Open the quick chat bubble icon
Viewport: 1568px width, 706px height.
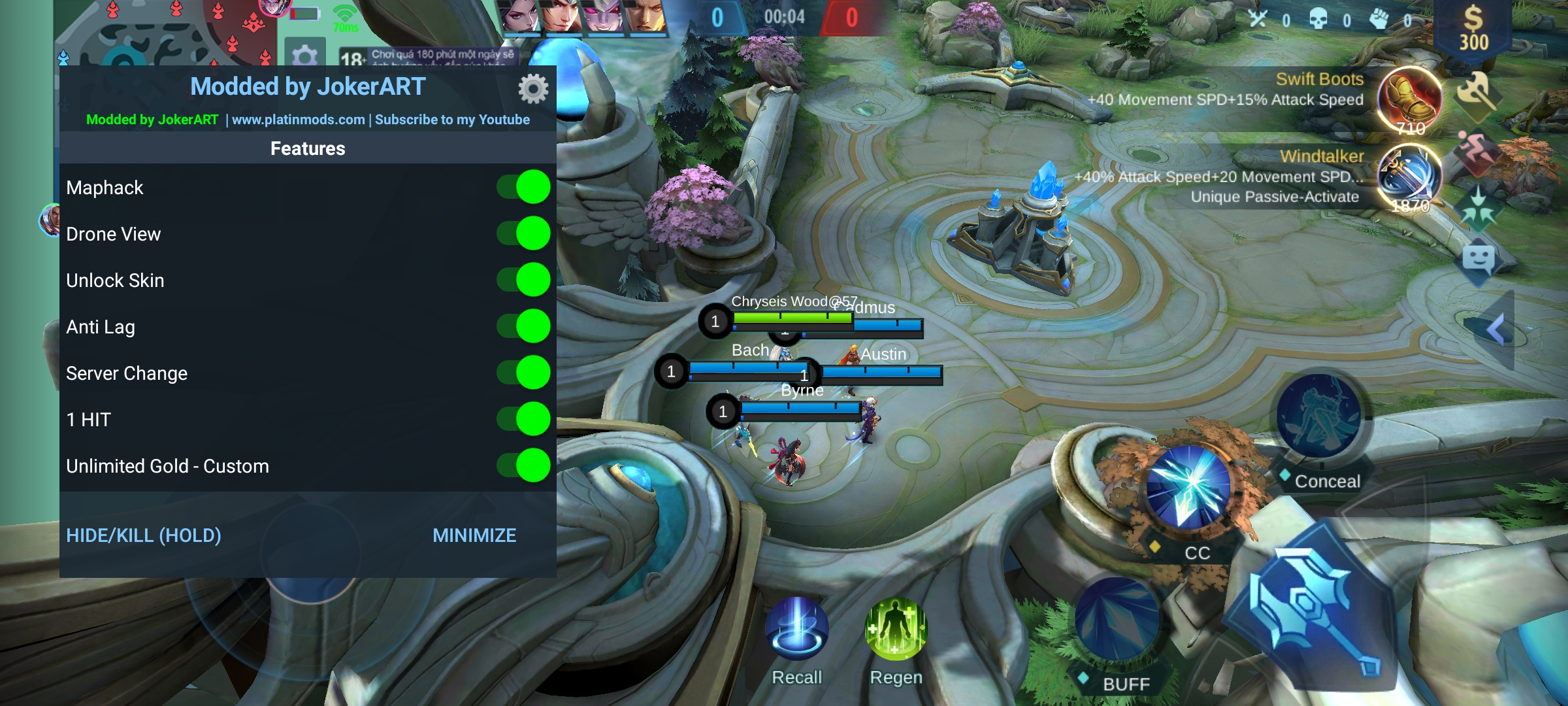[x=1478, y=260]
